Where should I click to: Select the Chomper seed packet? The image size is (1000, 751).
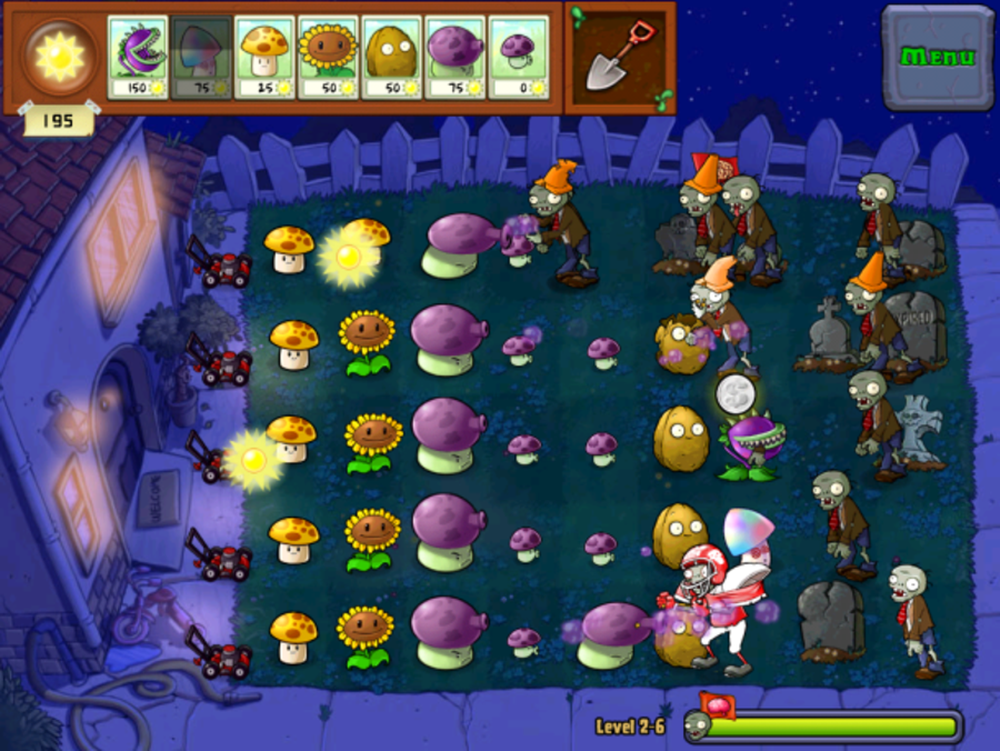point(137,57)
